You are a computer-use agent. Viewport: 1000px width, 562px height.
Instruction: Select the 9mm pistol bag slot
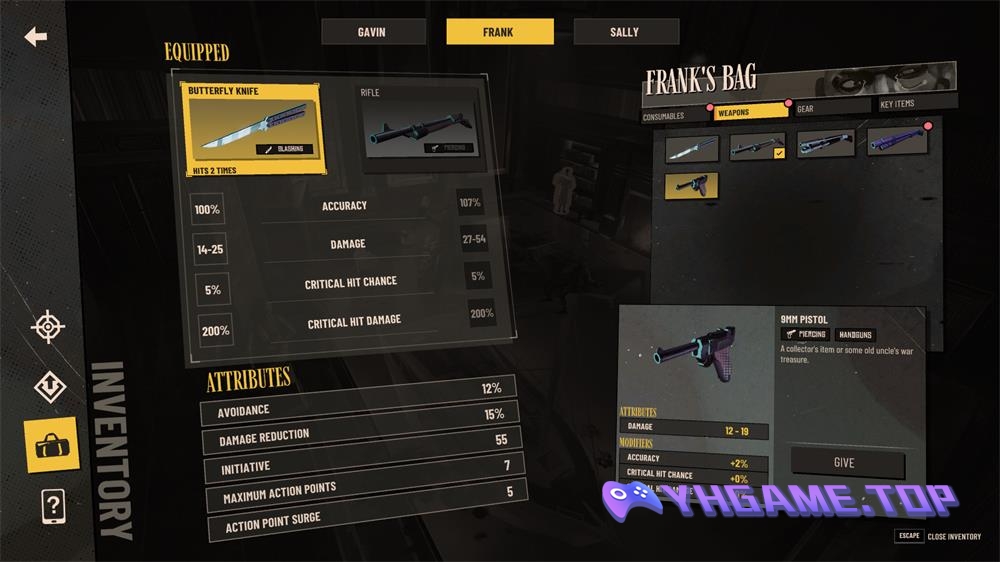[x=691, y=185]
